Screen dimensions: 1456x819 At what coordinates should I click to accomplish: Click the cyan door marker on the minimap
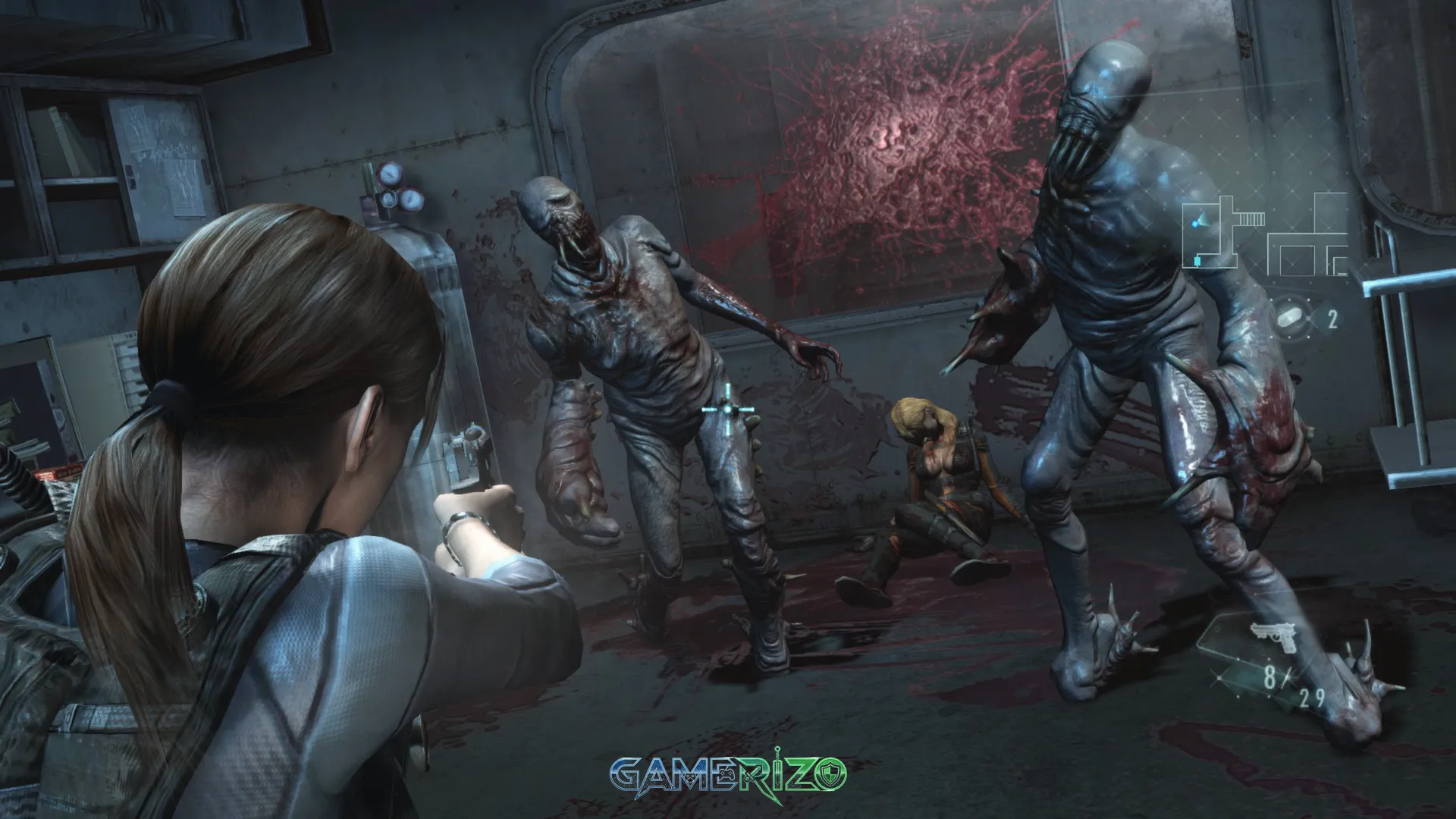(x=1197, y=260)
